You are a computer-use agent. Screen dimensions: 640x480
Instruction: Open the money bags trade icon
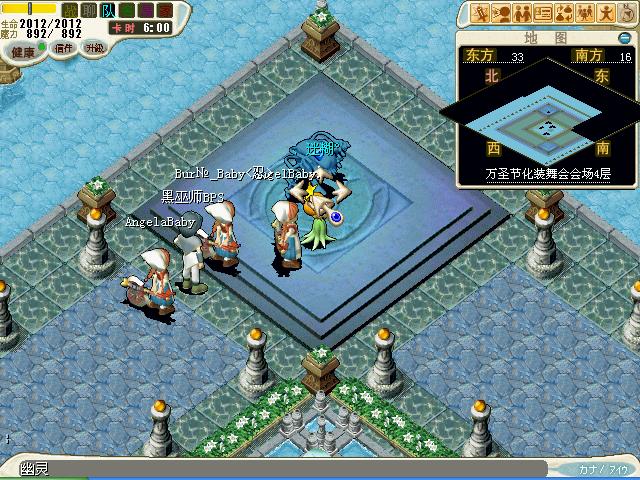click(x=565, y=13)
